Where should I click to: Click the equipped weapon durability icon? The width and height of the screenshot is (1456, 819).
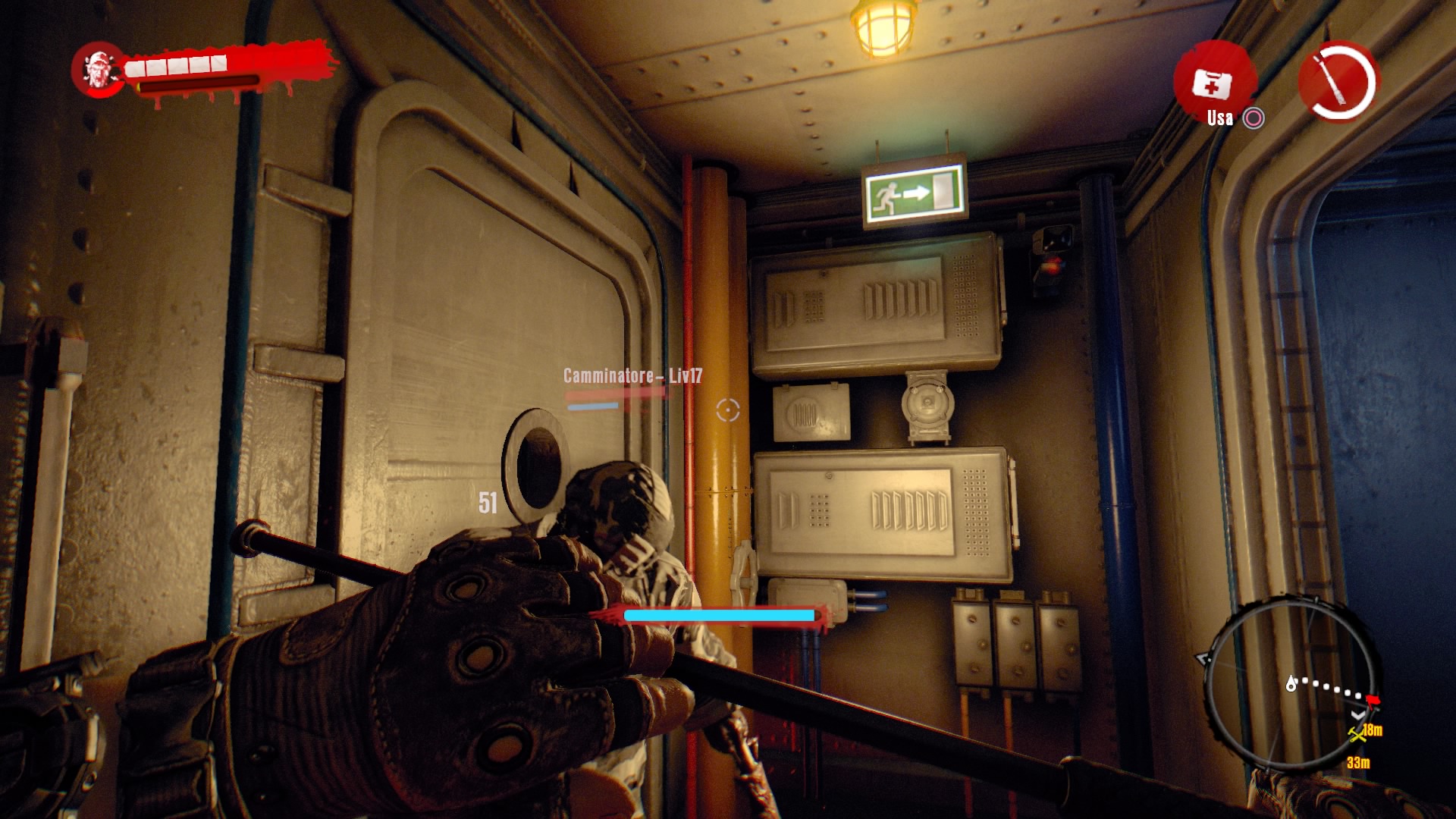(x=1338, y=81)
